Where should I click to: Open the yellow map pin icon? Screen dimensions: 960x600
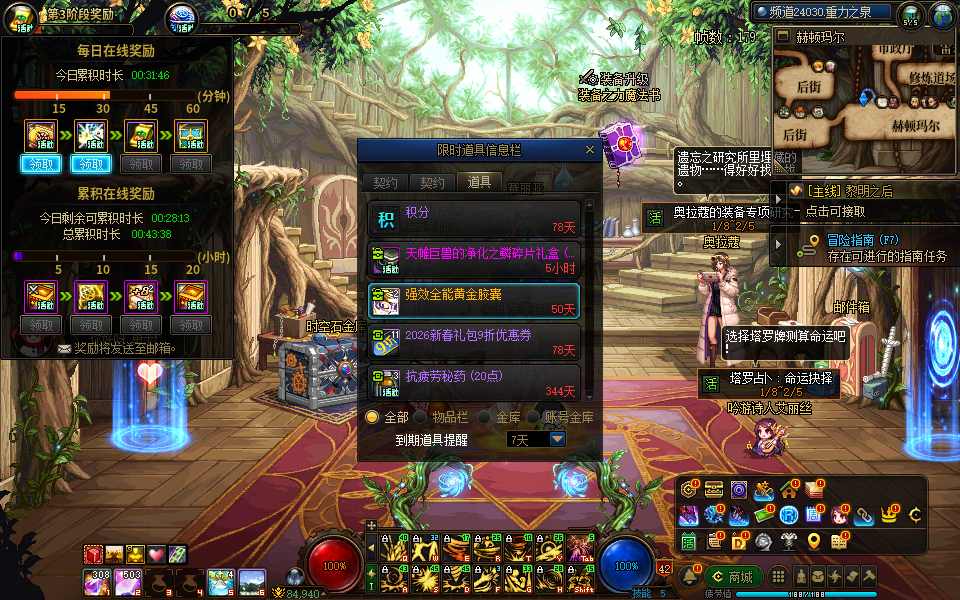point(814,541)
